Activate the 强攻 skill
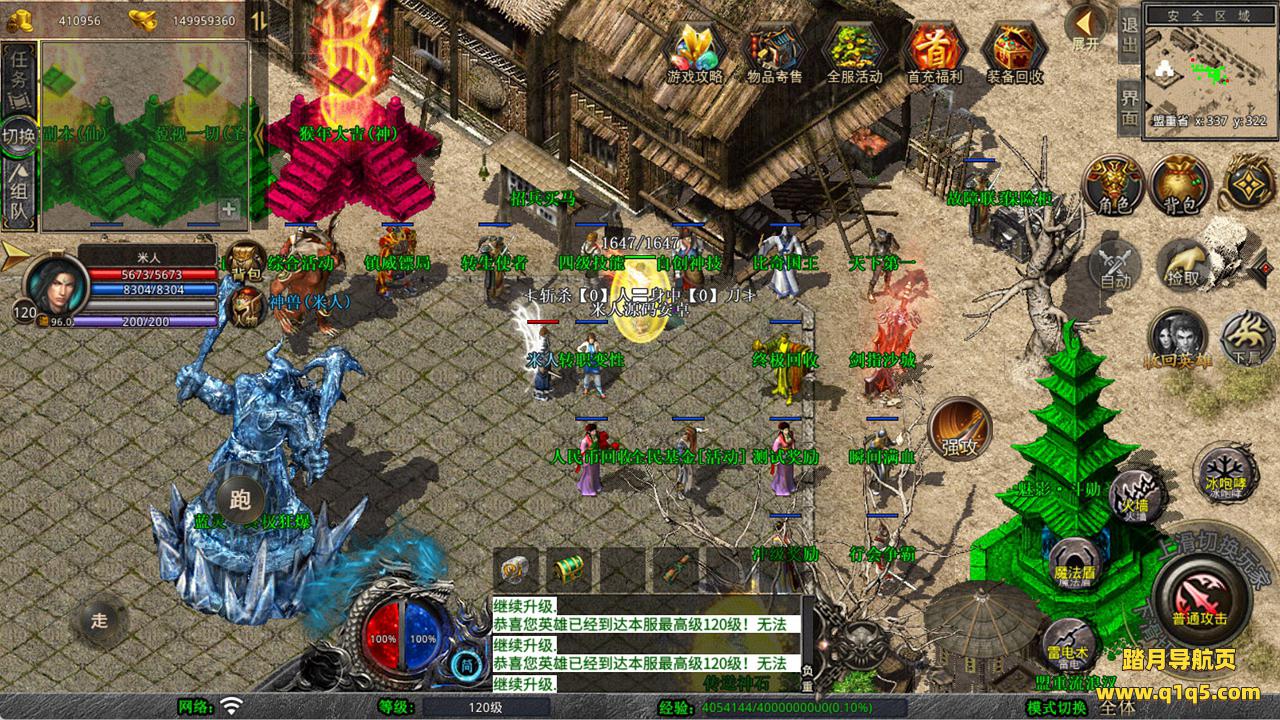This screenshot has width=1280, height=720. point(960,430)
